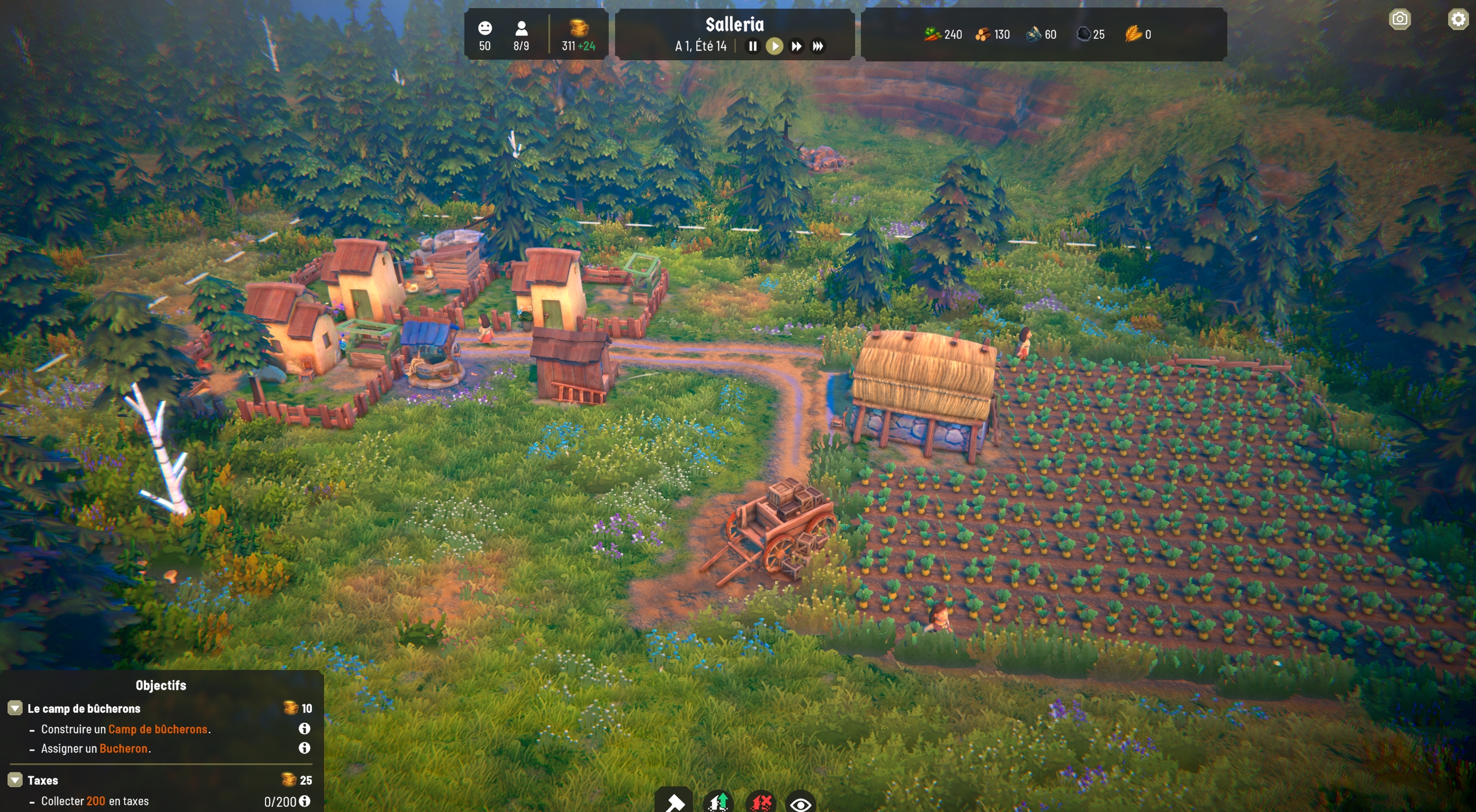Set game speed to normal play
Viewport: 1476px width, 812px height.
775,46
